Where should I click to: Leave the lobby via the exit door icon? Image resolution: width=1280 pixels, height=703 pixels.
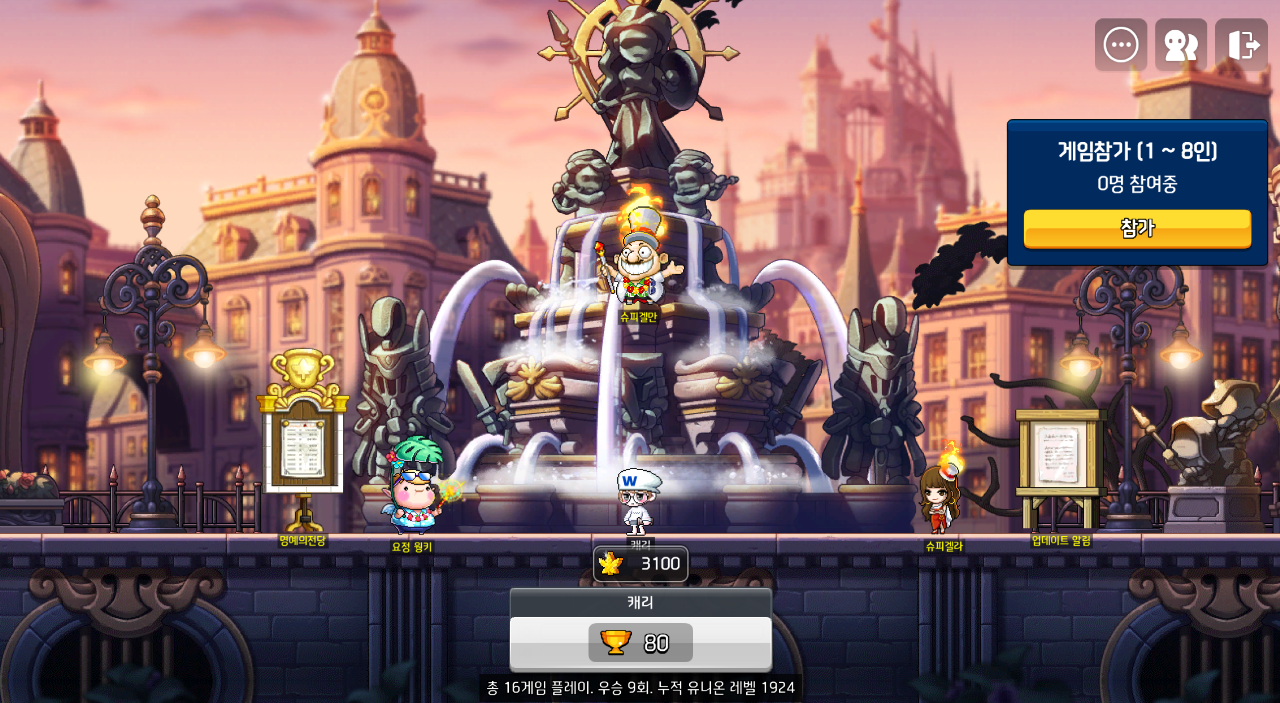coord(1241,45)
